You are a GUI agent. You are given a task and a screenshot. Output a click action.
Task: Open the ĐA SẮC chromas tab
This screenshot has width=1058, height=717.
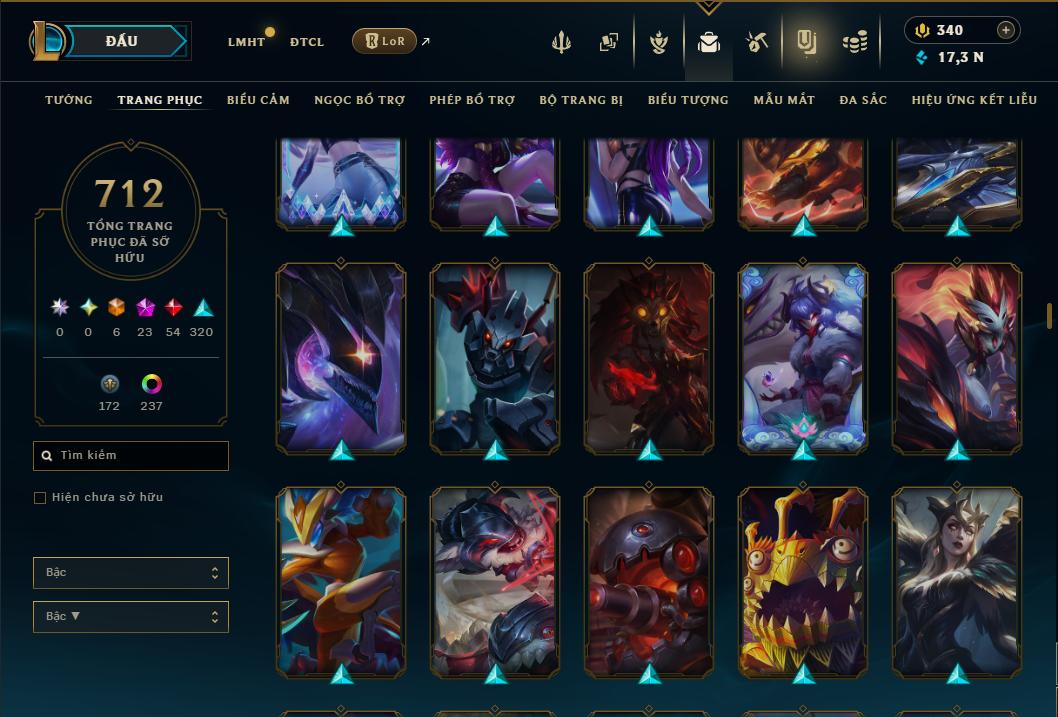point(863,100)
